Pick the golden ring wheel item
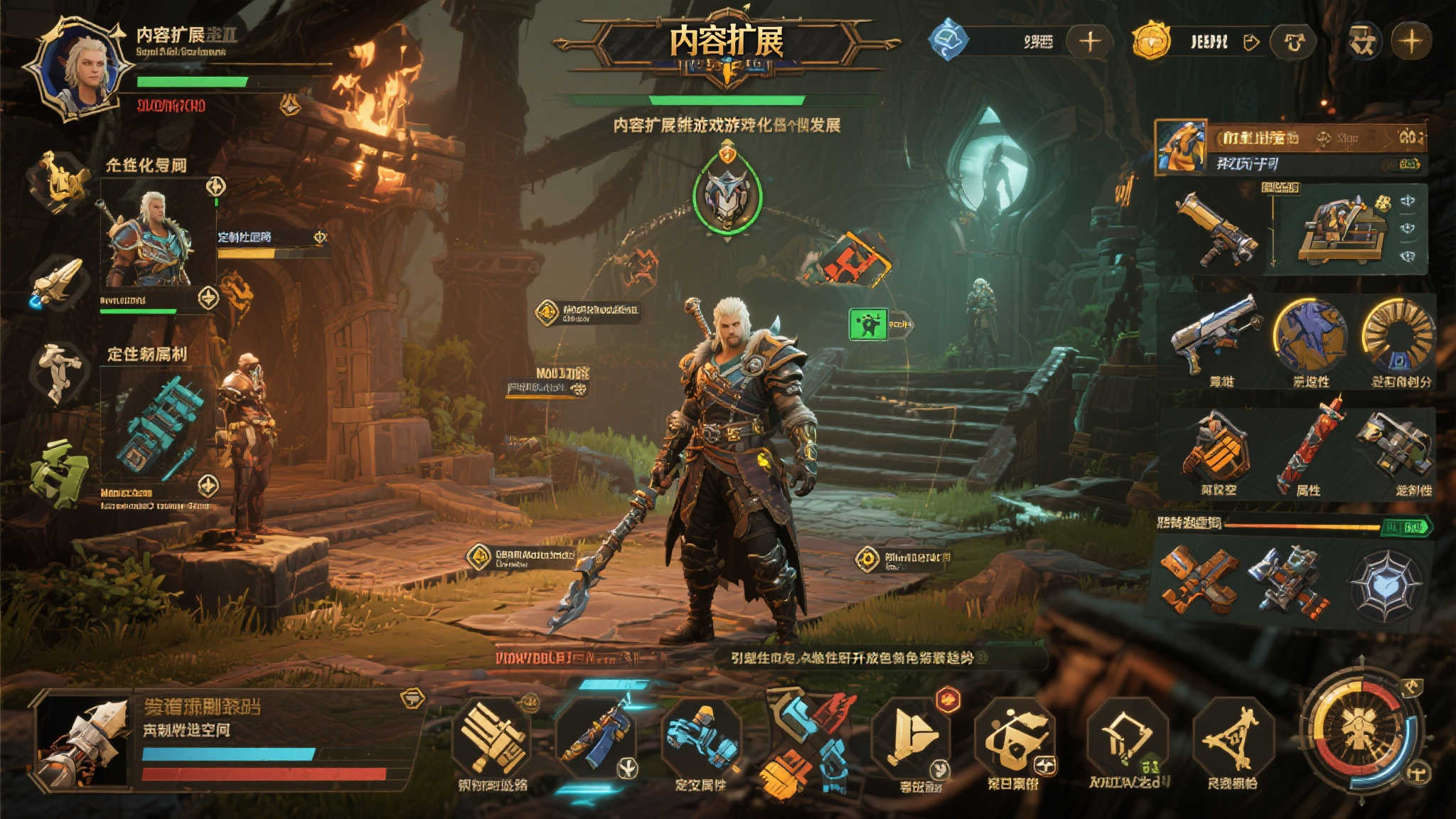 [1398, 334]
